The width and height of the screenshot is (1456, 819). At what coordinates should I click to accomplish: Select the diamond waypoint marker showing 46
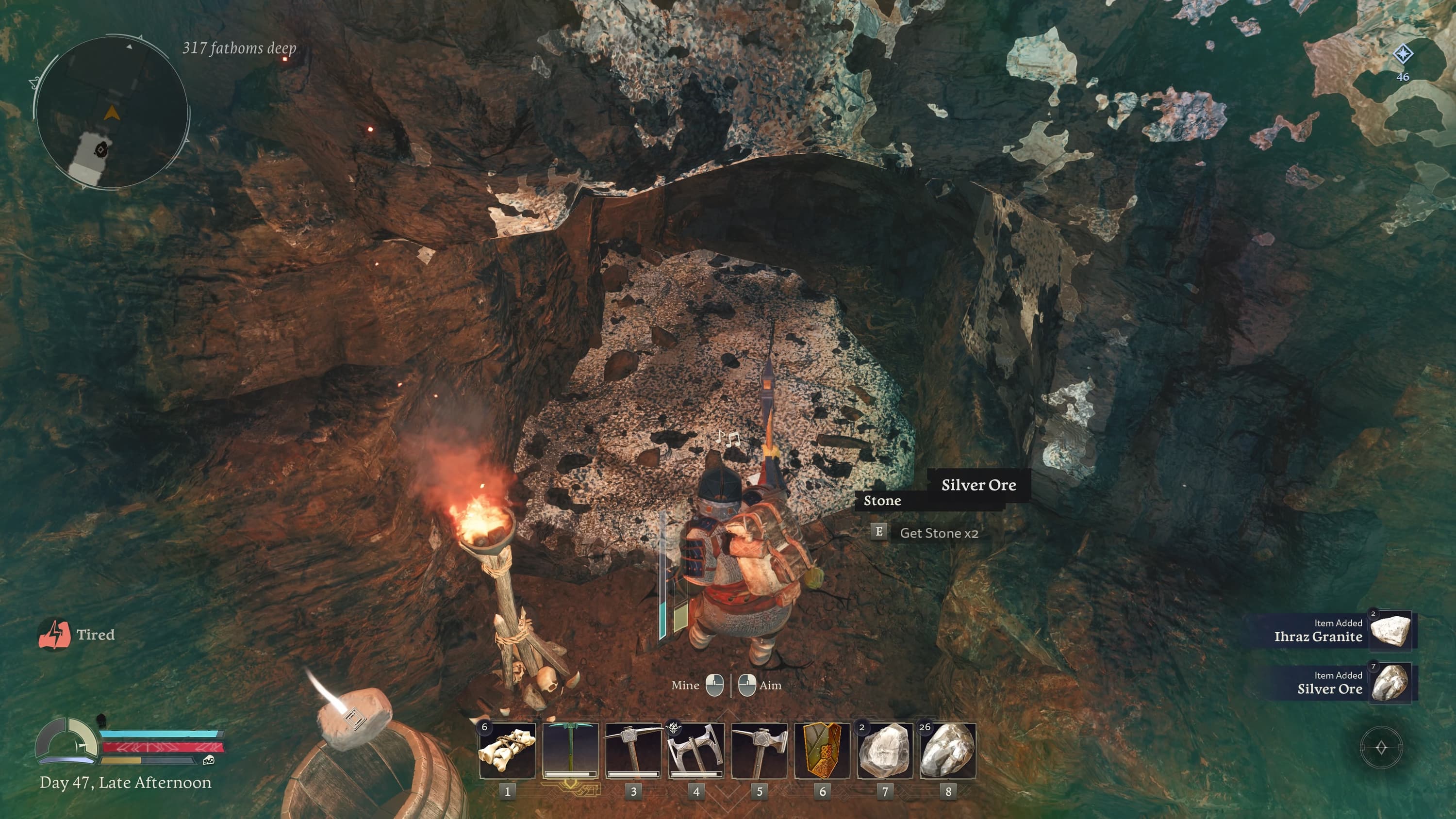click(x=1403, y=54)
